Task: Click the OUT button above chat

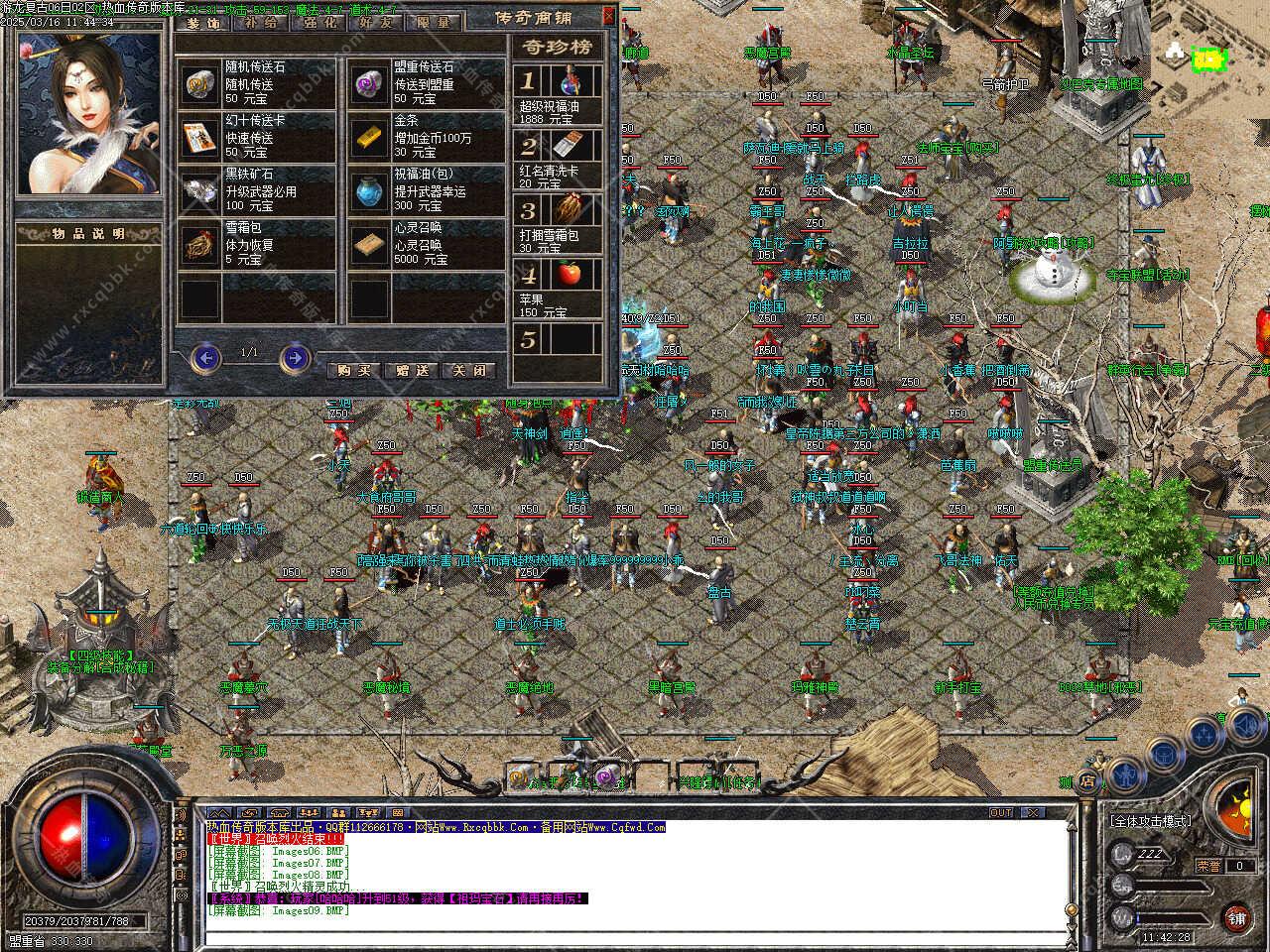Action: [x=1001, y=812]
